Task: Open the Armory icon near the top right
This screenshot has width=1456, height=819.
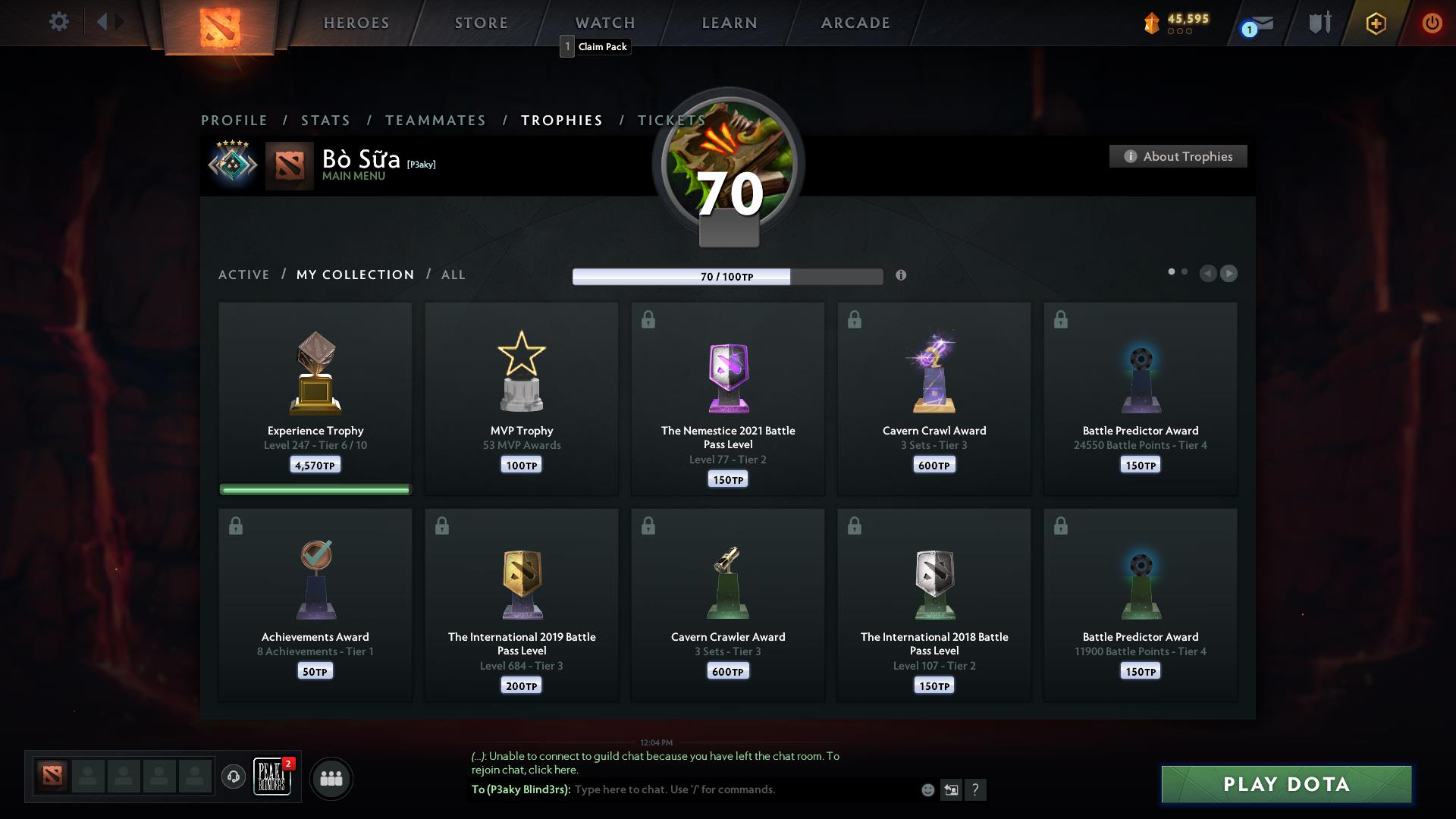Action: (x=1319, y=23)
